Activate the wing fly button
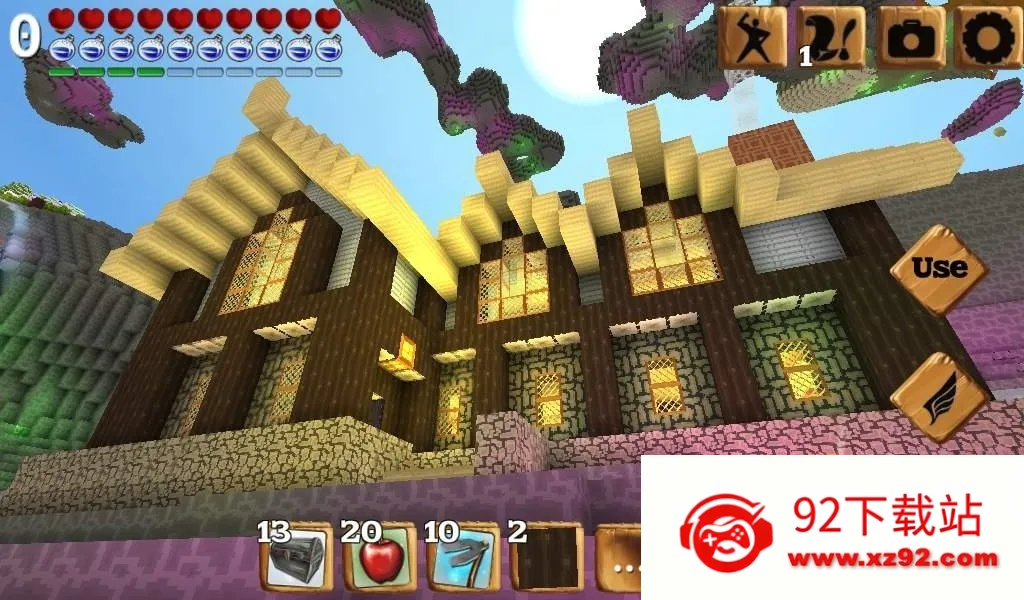This screenshot has width=1024, height=600. point(938,396)
